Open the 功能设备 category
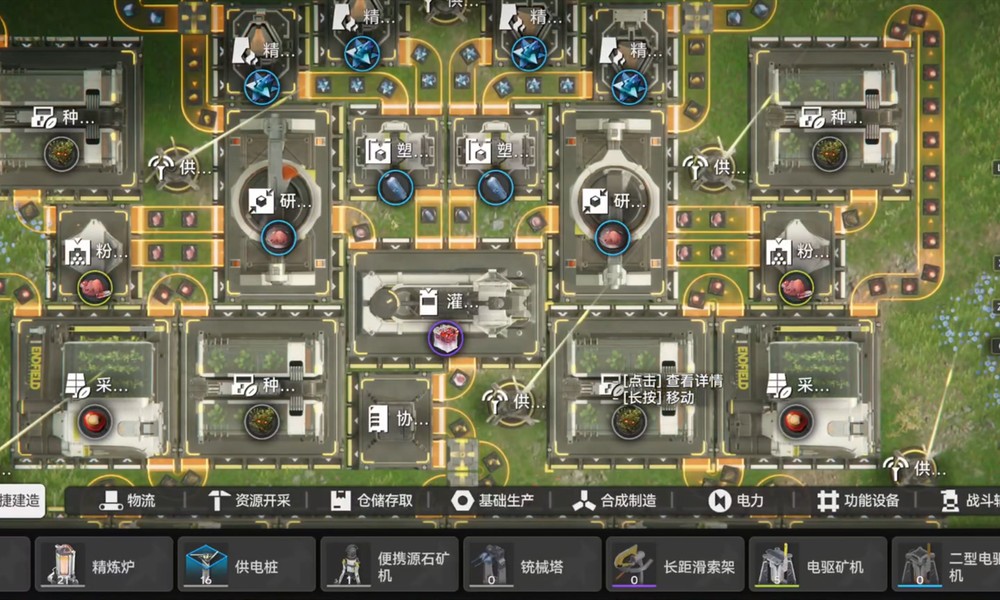Viewport: 1000px width, 600px height. 857,501
